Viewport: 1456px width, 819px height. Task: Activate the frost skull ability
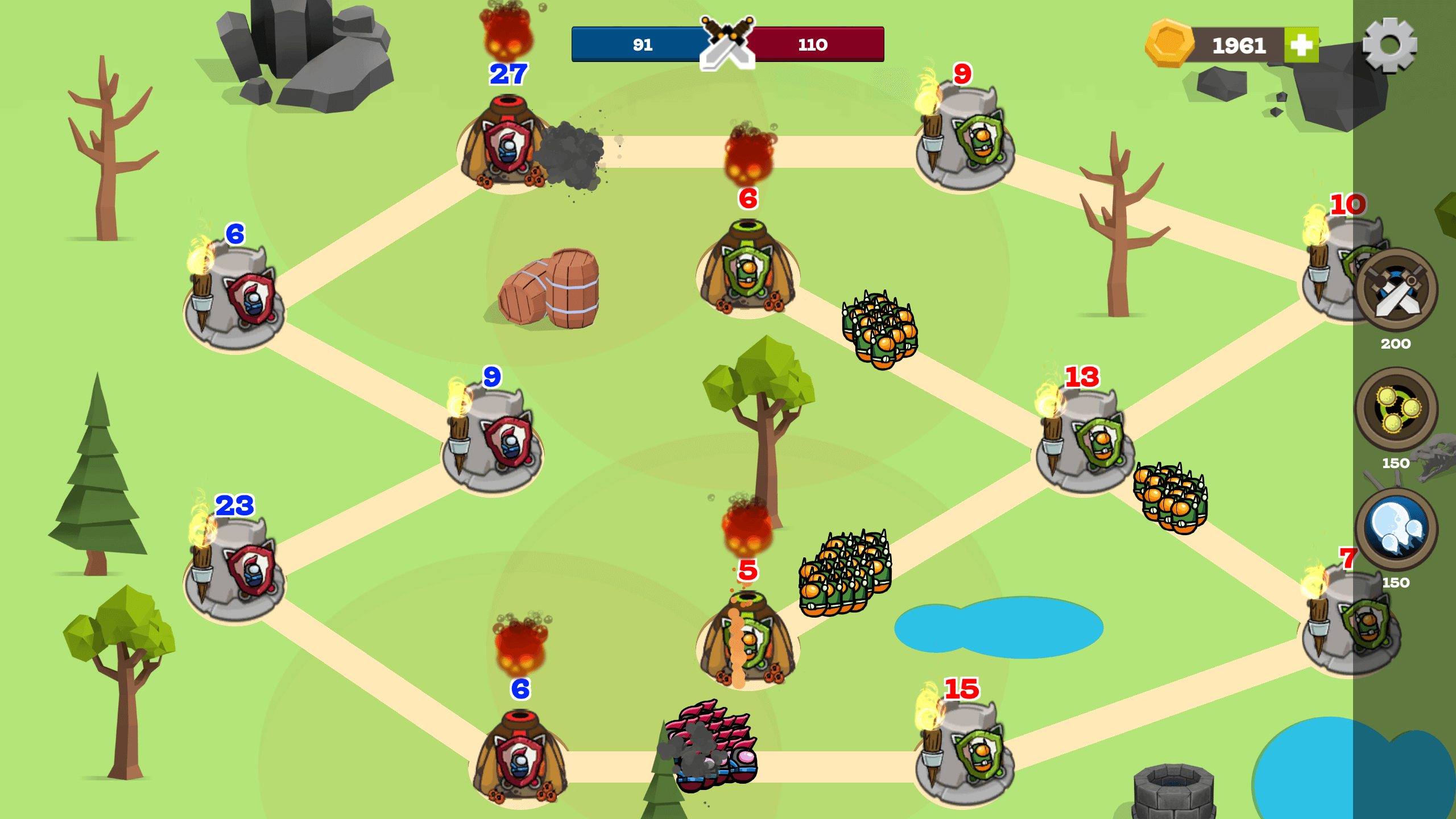(1397, 529)
